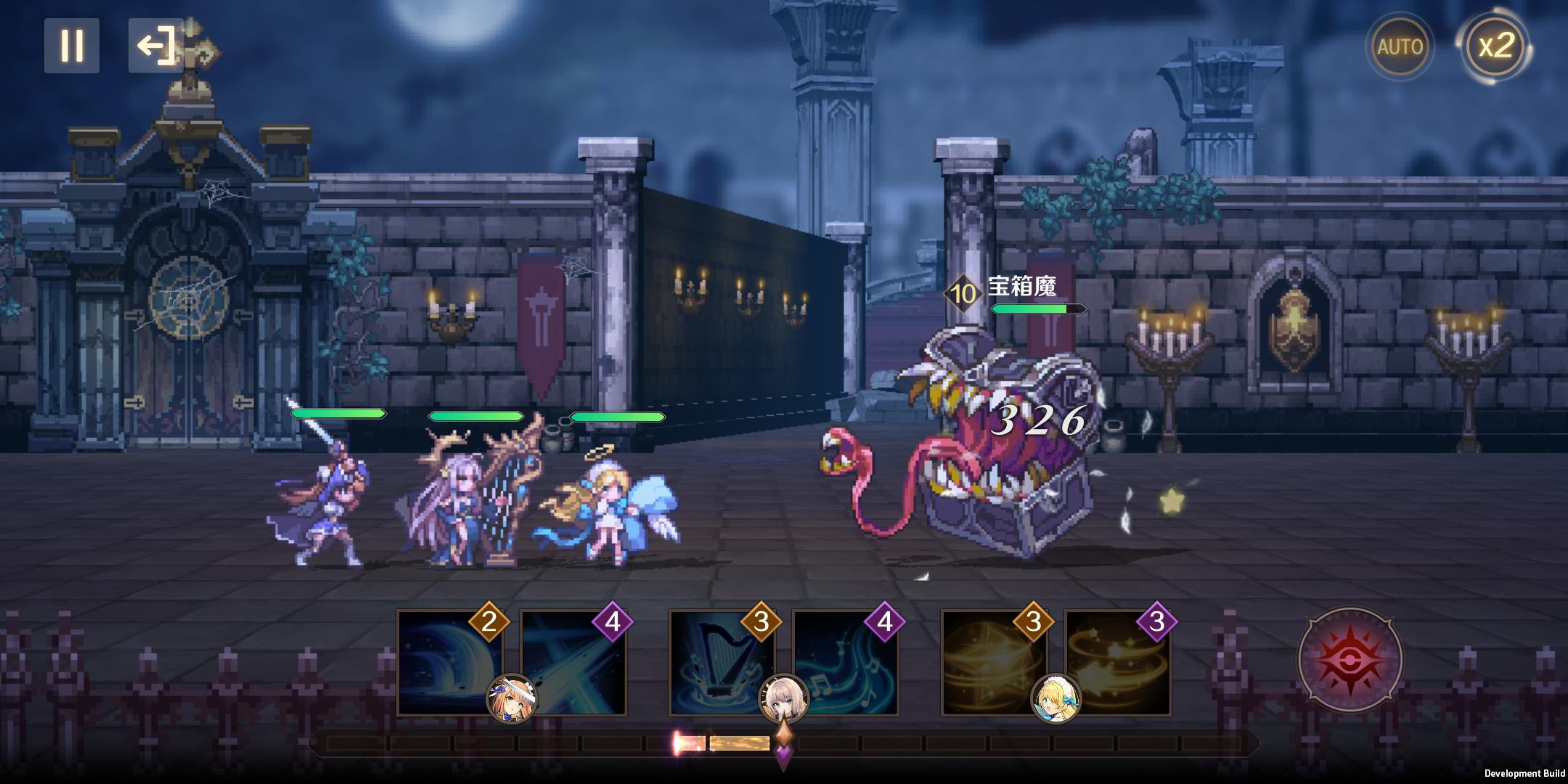
Task: Pause the ongoing battle
Action: tap(72, 46)
